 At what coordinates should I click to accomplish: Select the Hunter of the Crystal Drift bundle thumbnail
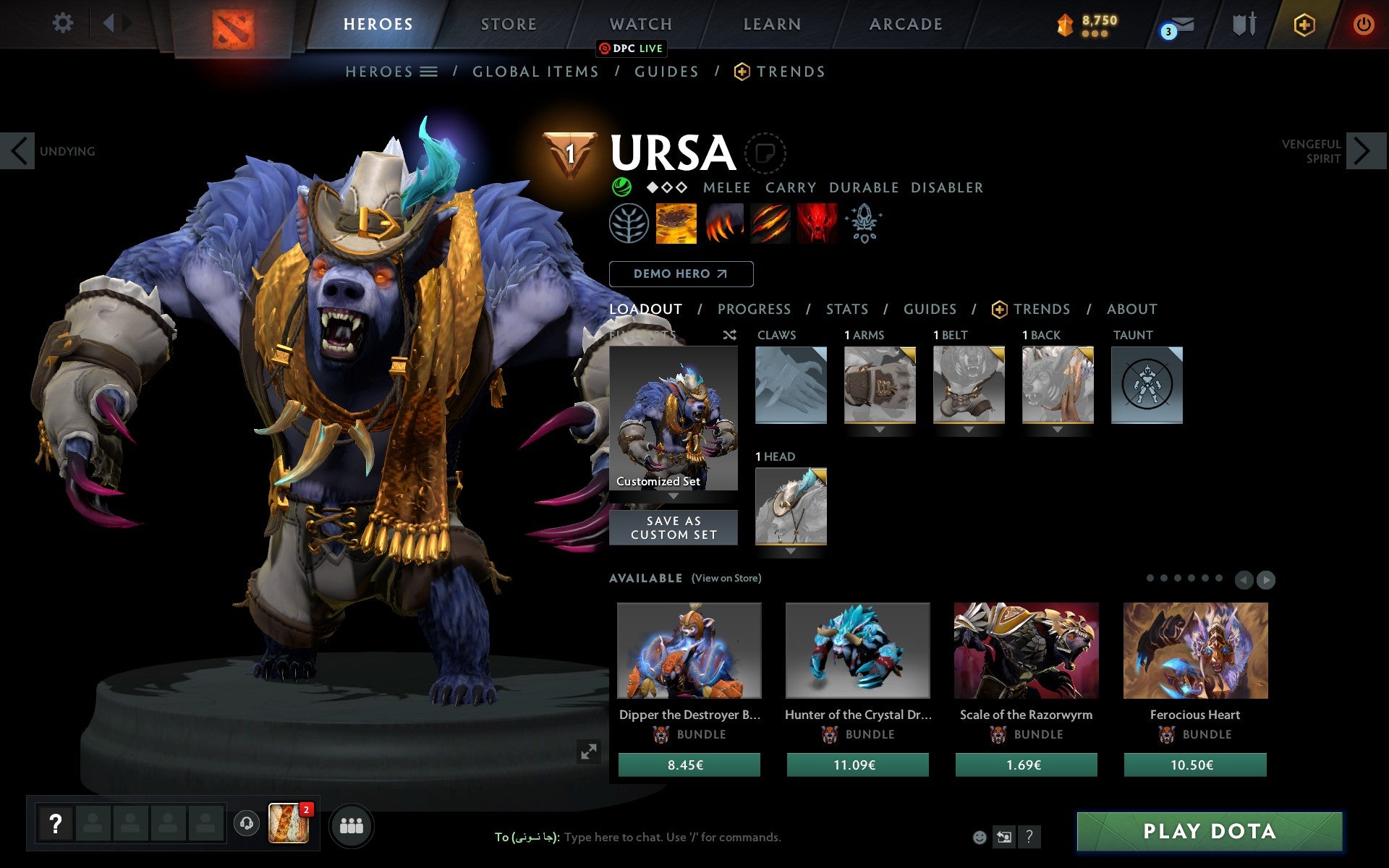pos(857,651)
